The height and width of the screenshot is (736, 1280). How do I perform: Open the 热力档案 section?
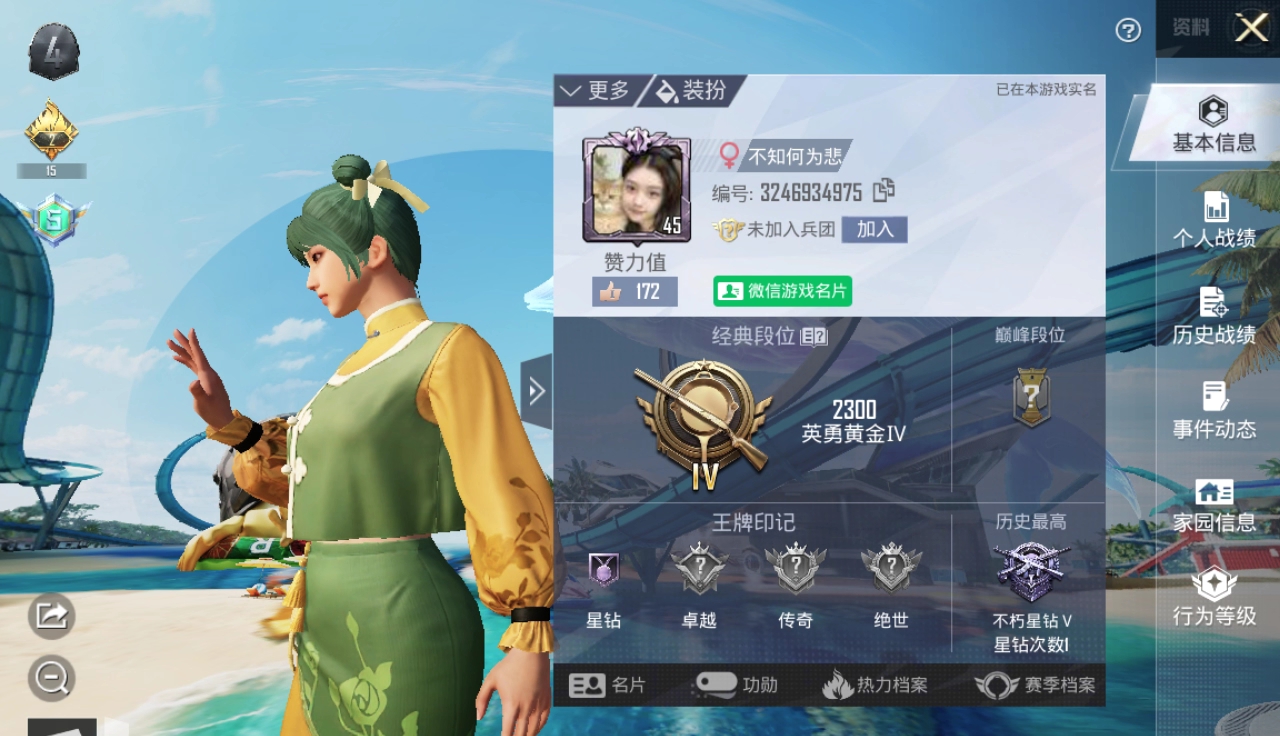tap(875, 685)
